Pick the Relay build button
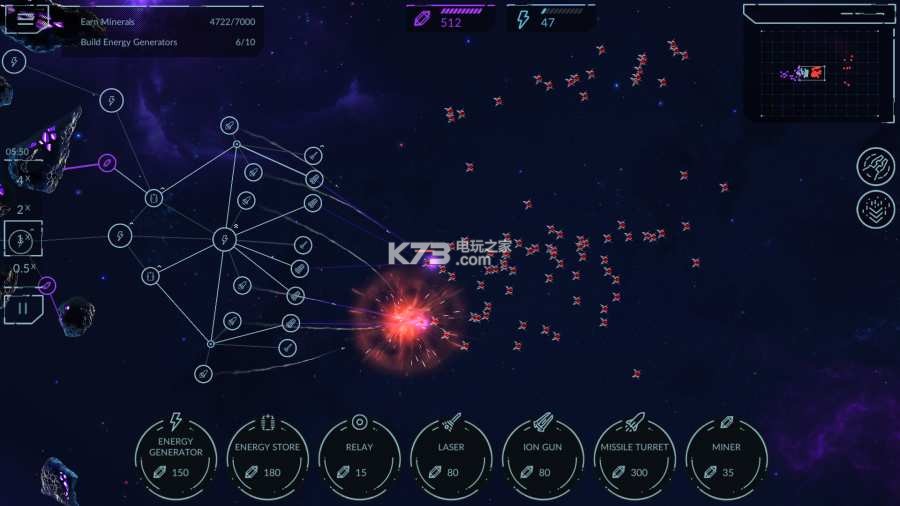The image size is (900, 506). point(359,456)
